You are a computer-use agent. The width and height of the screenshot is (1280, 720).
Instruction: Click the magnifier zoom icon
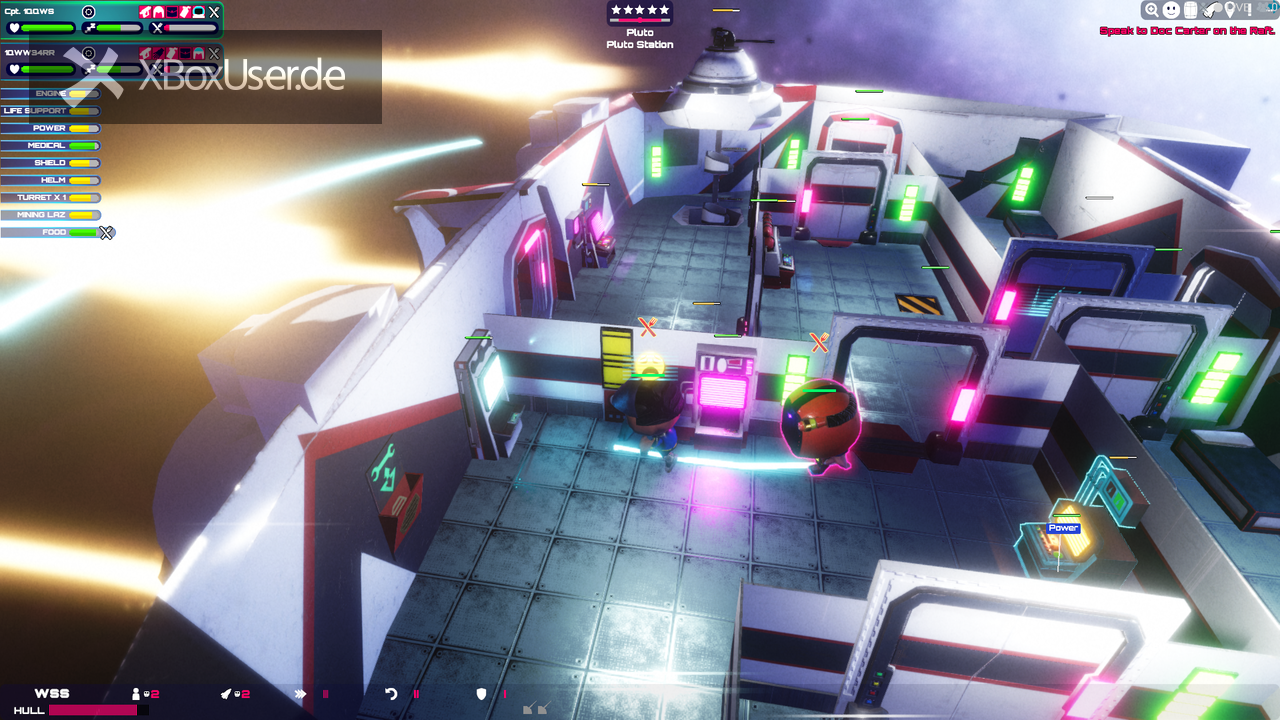coord(1152,10)
